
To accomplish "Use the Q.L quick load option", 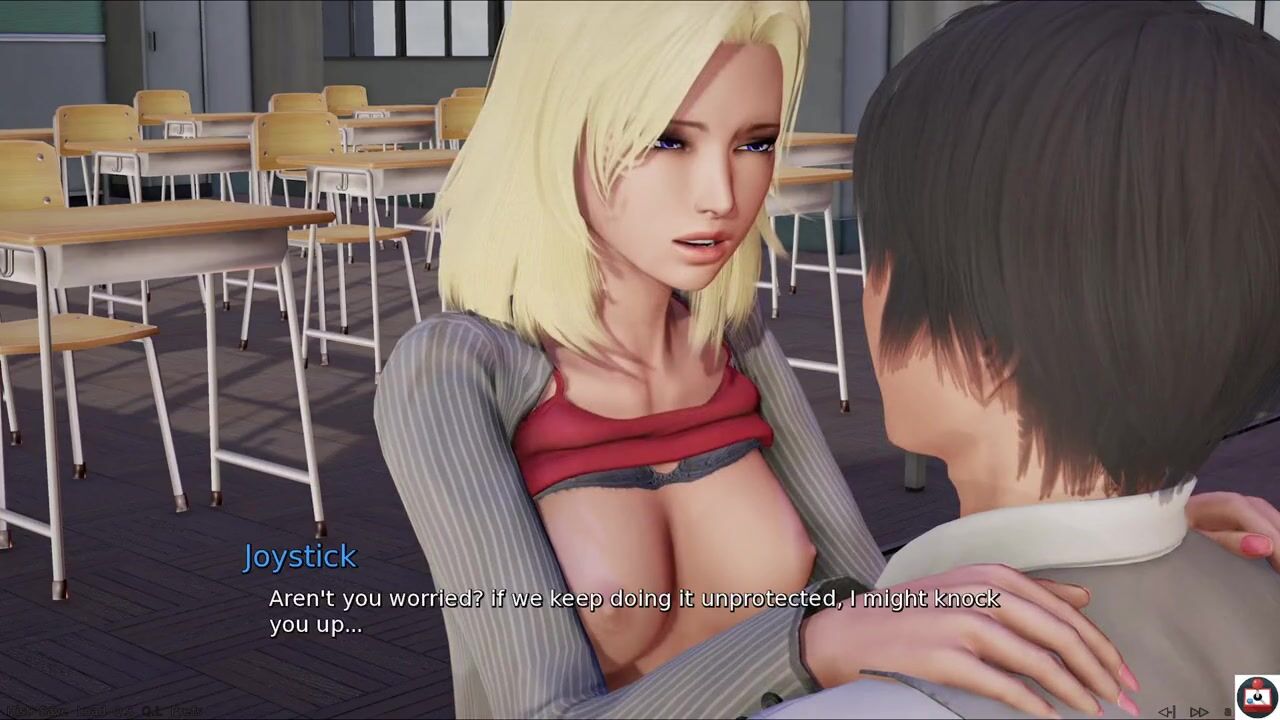I will 151,711.
